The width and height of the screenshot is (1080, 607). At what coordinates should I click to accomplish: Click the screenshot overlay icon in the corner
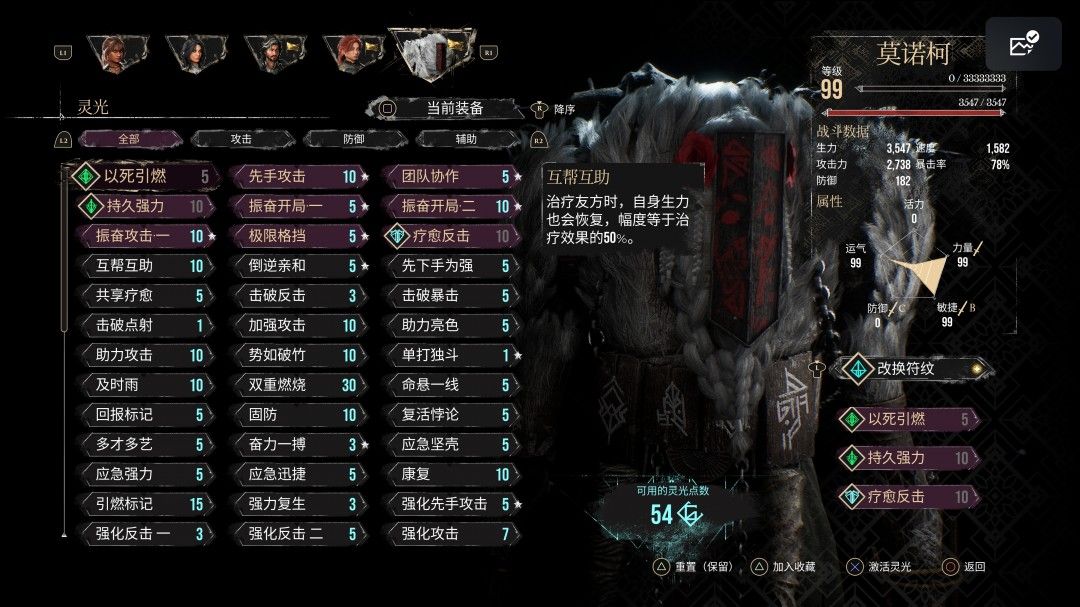point(1023,44)
